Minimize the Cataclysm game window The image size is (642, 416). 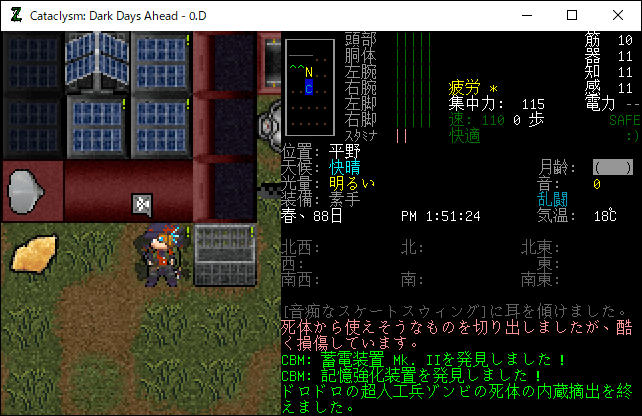[525, 15]
